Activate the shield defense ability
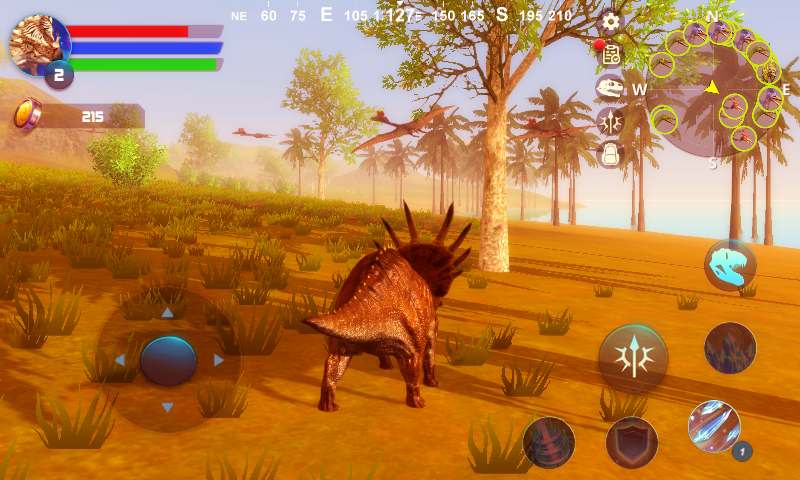The image size is (800, 480). (632, 442)
